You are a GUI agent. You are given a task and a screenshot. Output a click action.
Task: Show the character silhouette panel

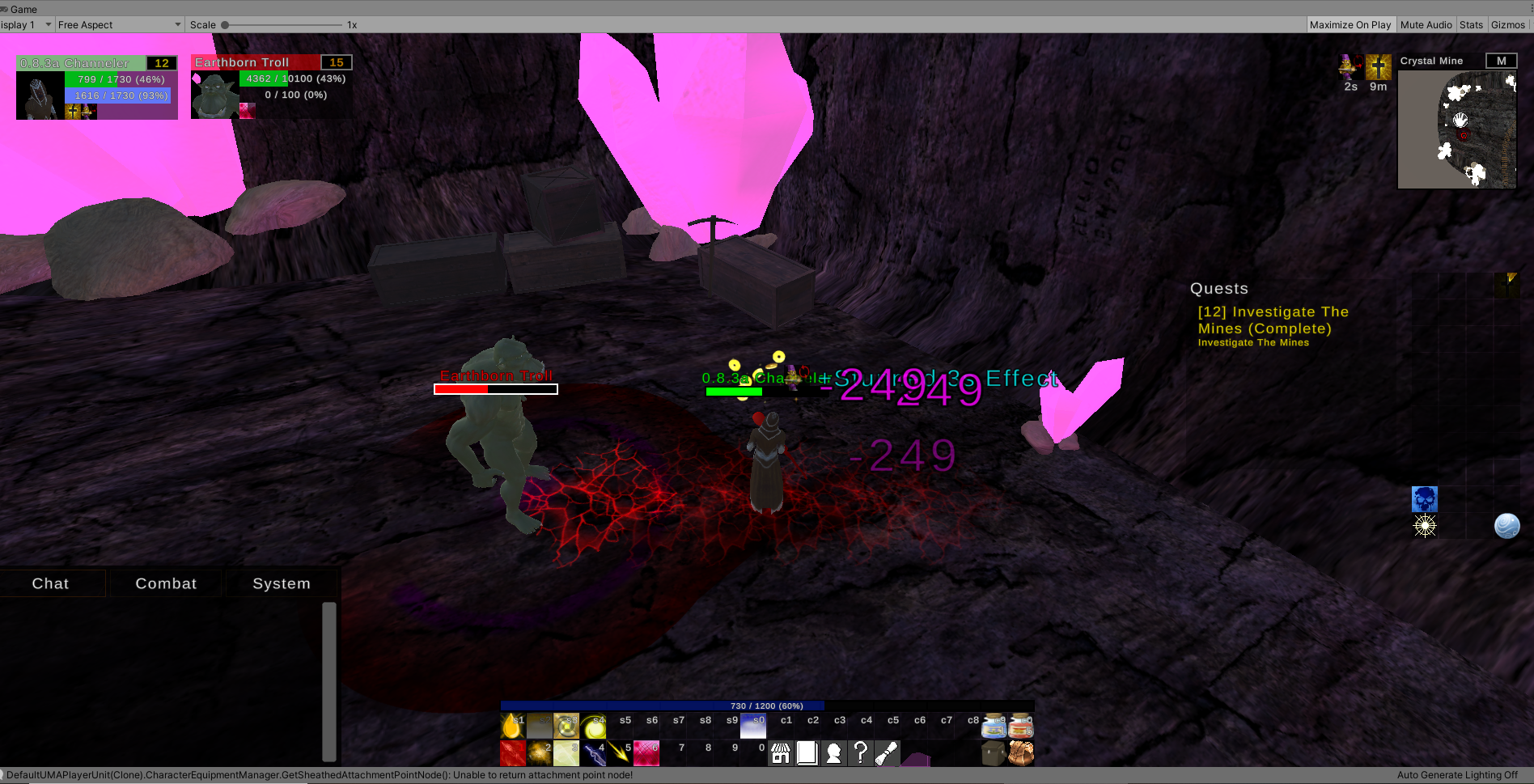[833, 753]
